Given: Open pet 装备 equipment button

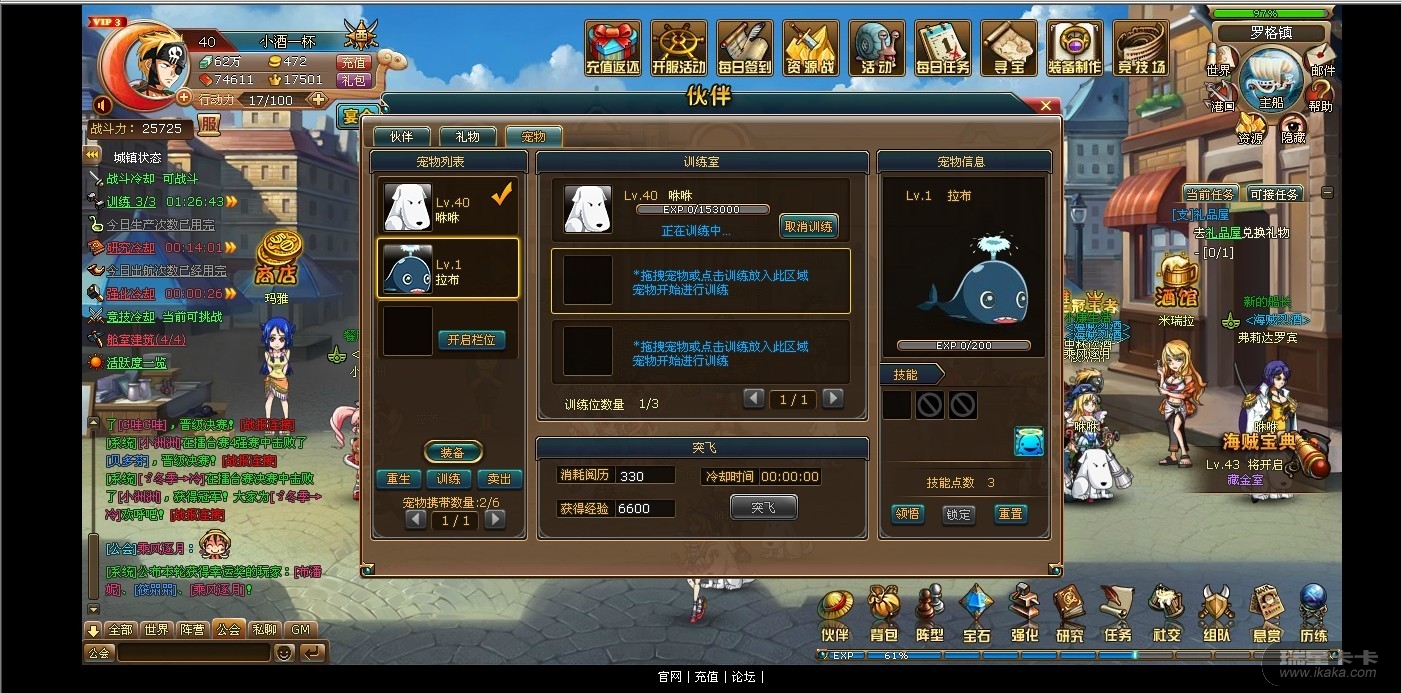Looking at the screenshot, I should point(453,452).
